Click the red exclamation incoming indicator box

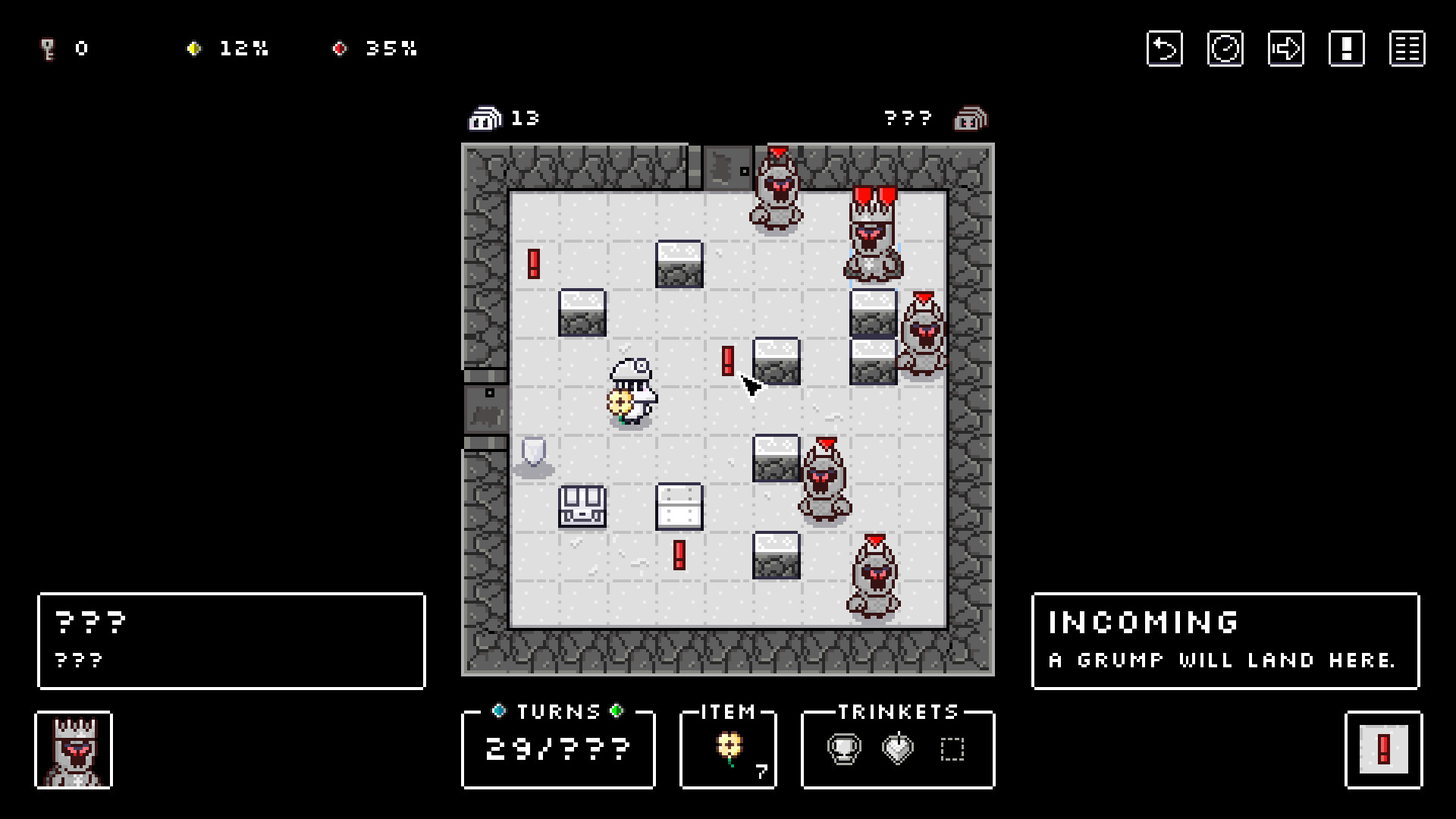[x=1383, y=750]
